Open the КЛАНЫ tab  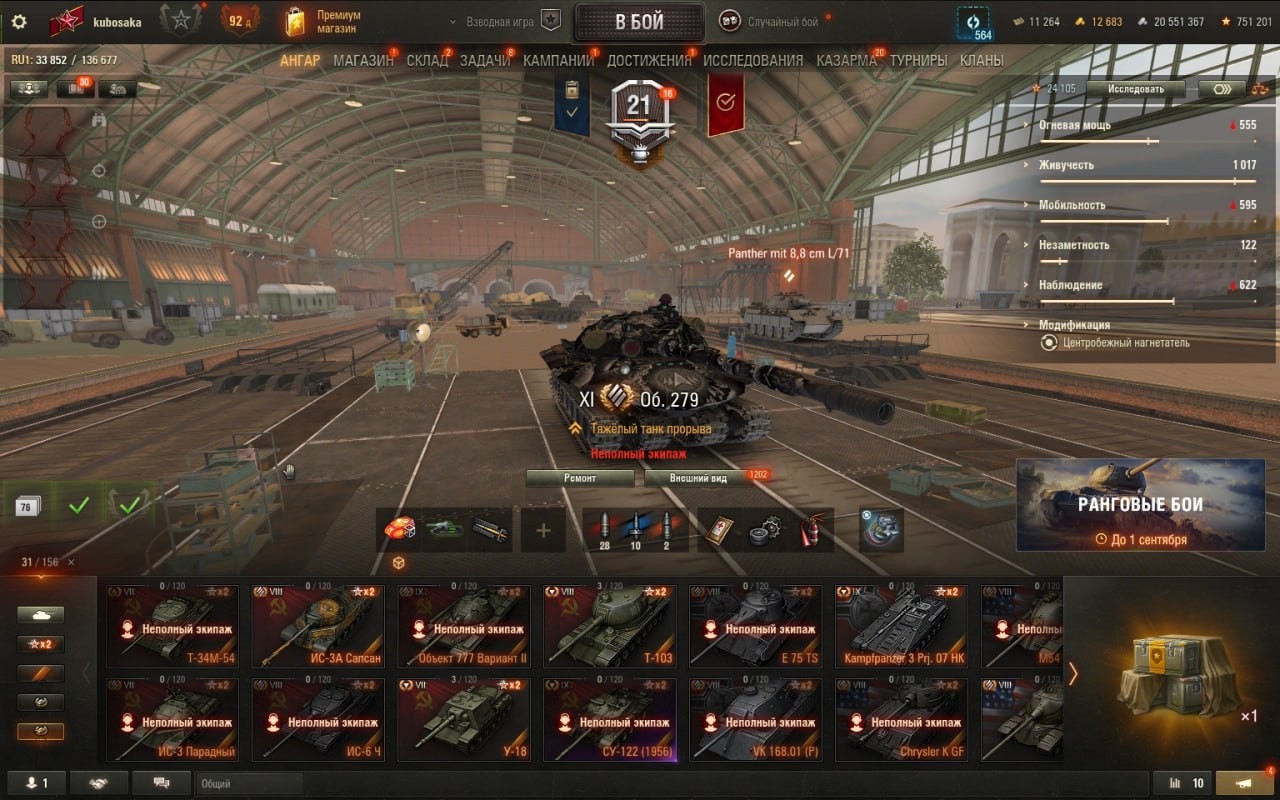[x=981, y=60]
